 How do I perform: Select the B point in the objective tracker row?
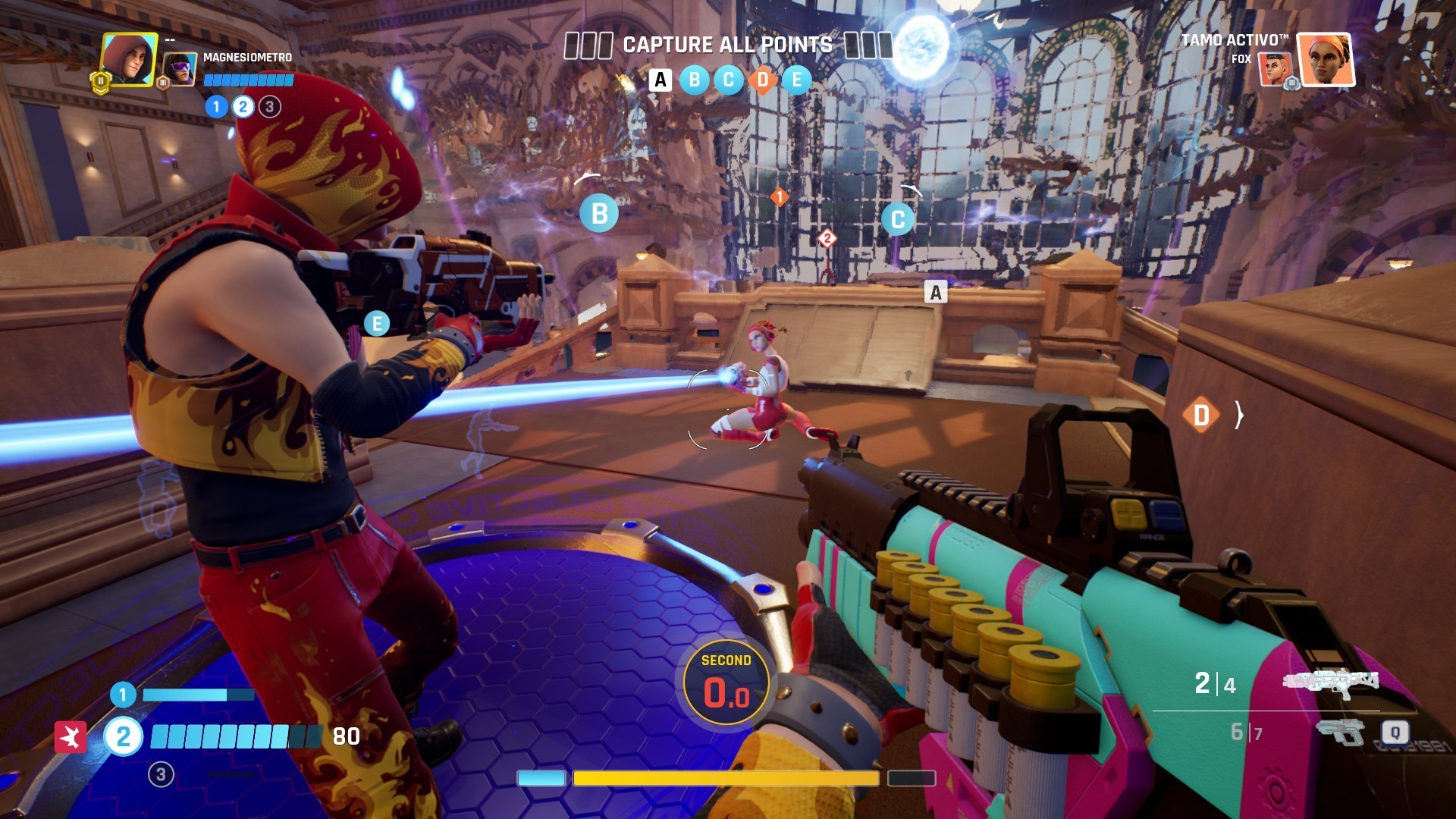click(693, 80)
